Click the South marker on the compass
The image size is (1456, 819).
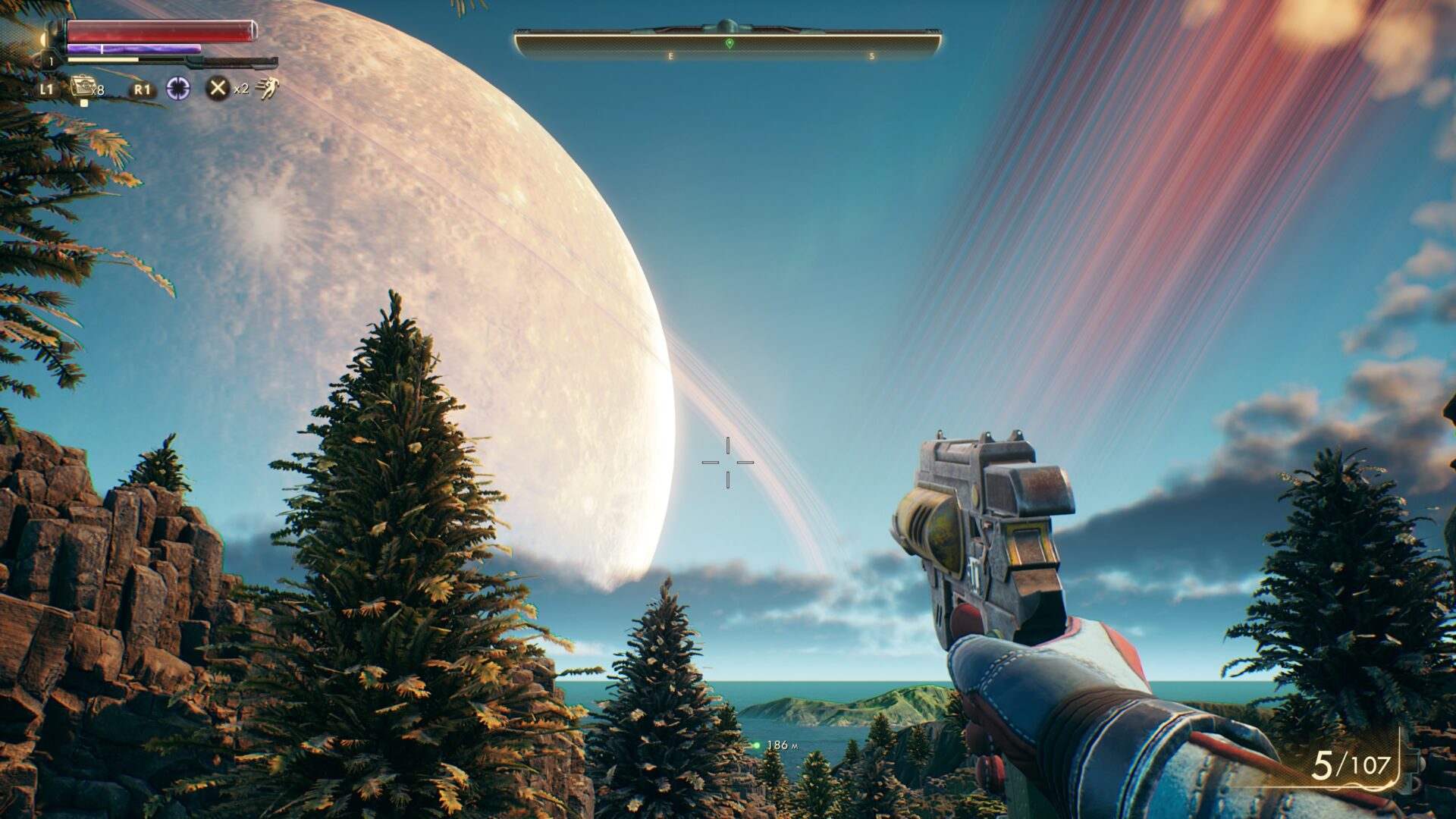[872, 57]
